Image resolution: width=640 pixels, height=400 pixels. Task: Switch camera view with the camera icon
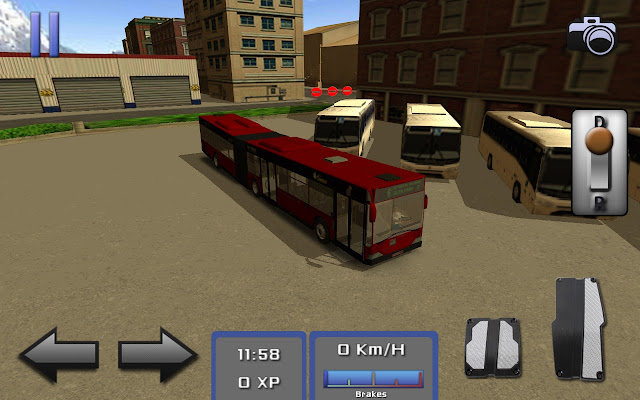pos(593,36)
